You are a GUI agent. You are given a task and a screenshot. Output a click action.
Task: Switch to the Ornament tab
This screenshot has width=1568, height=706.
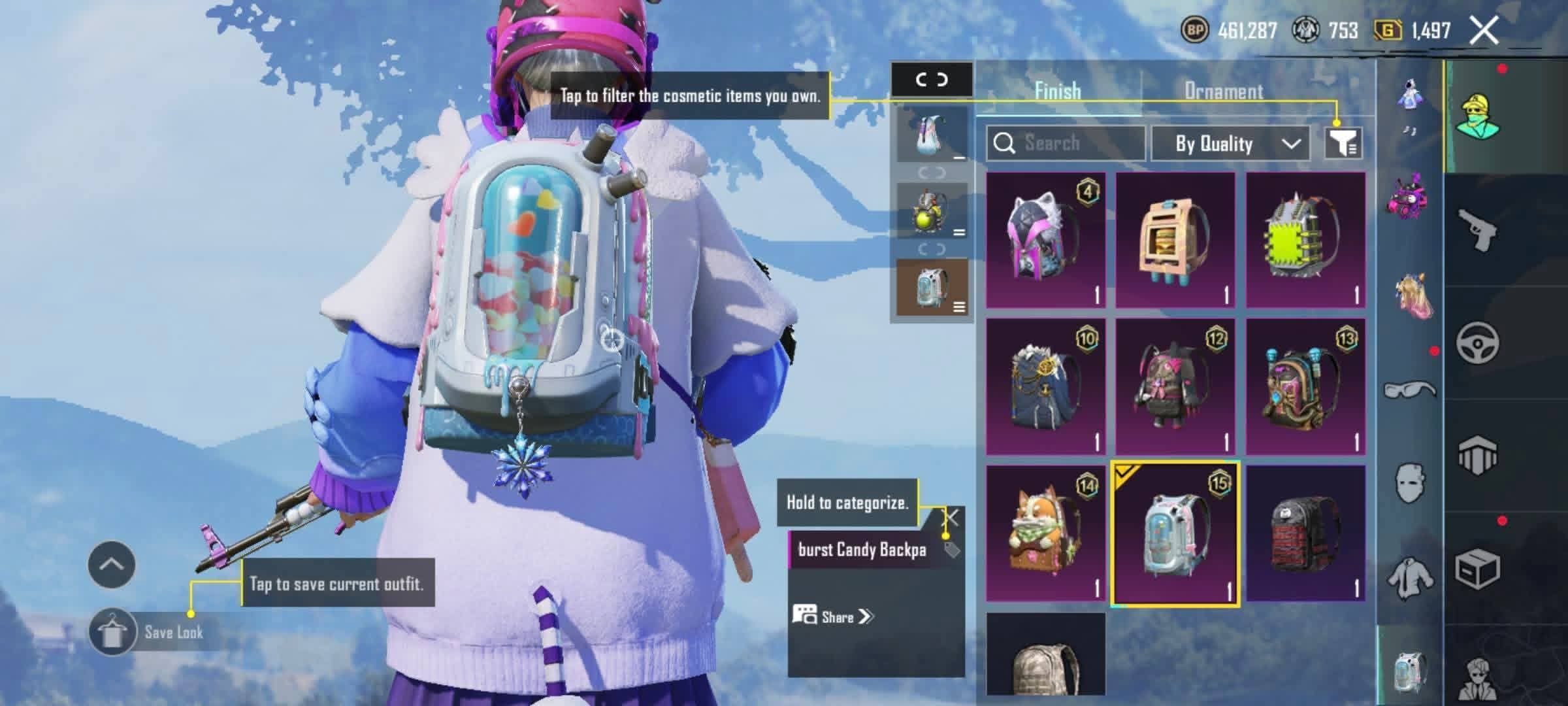click(1223, 92)
